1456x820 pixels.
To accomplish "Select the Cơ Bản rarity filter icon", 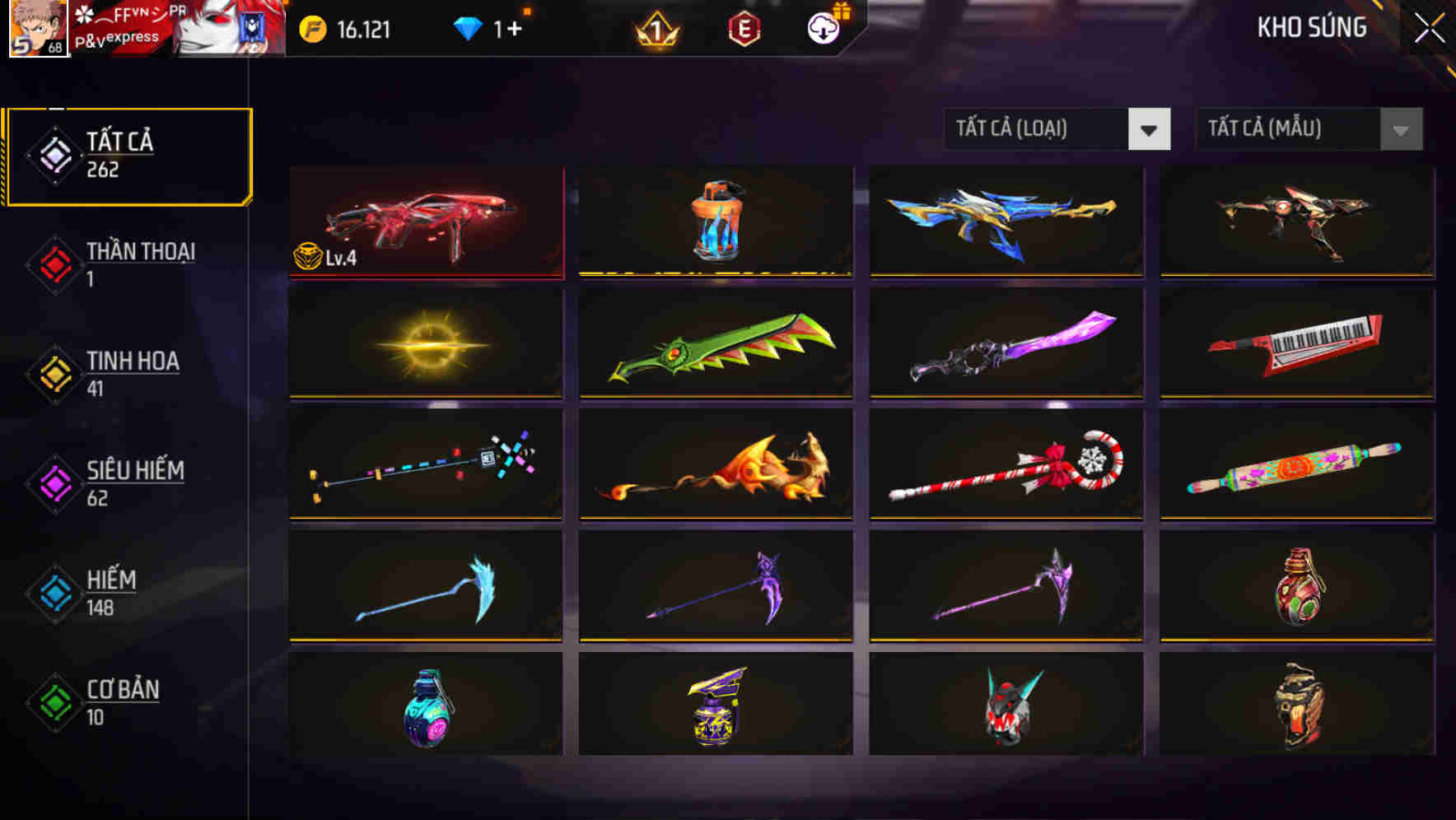I will click(x=54, y=701).
